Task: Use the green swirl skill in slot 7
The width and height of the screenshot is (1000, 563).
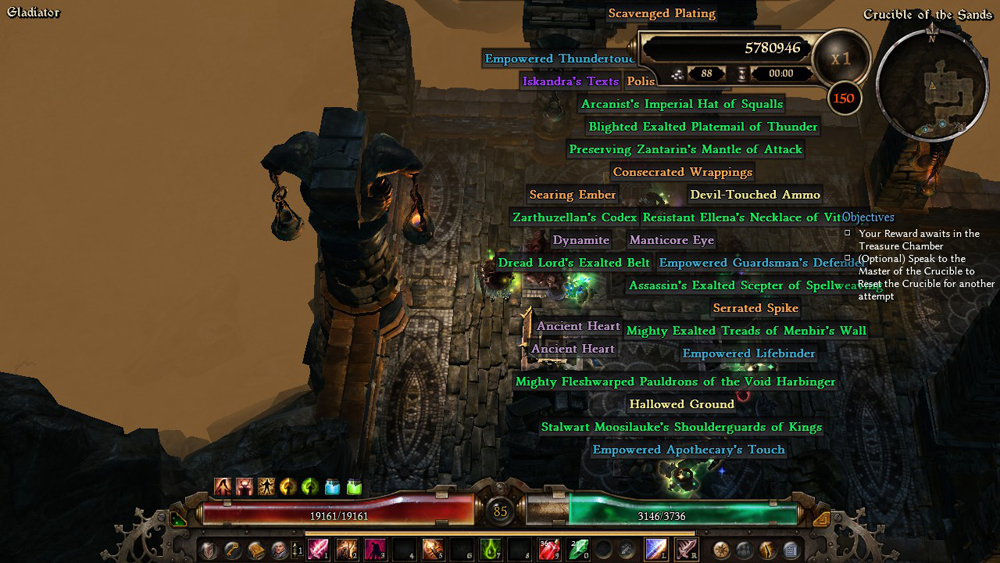Action: tap(491, 549)
